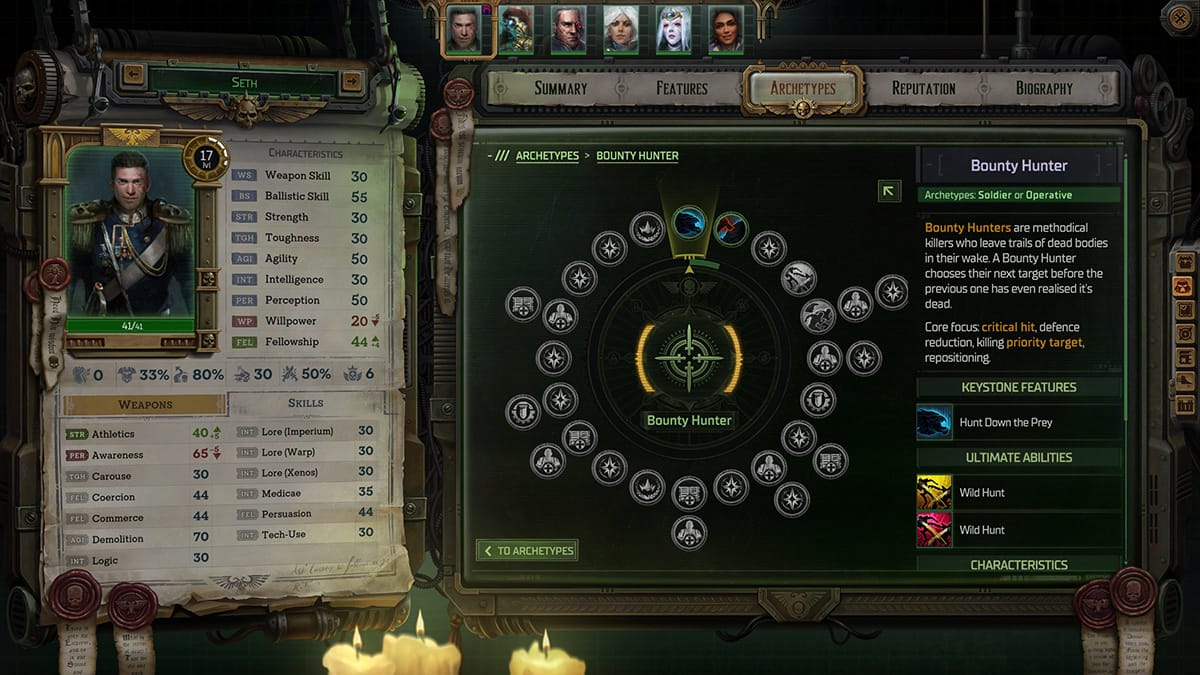
Task: Switch to previous character with left arrow
Action: [133, 74]
